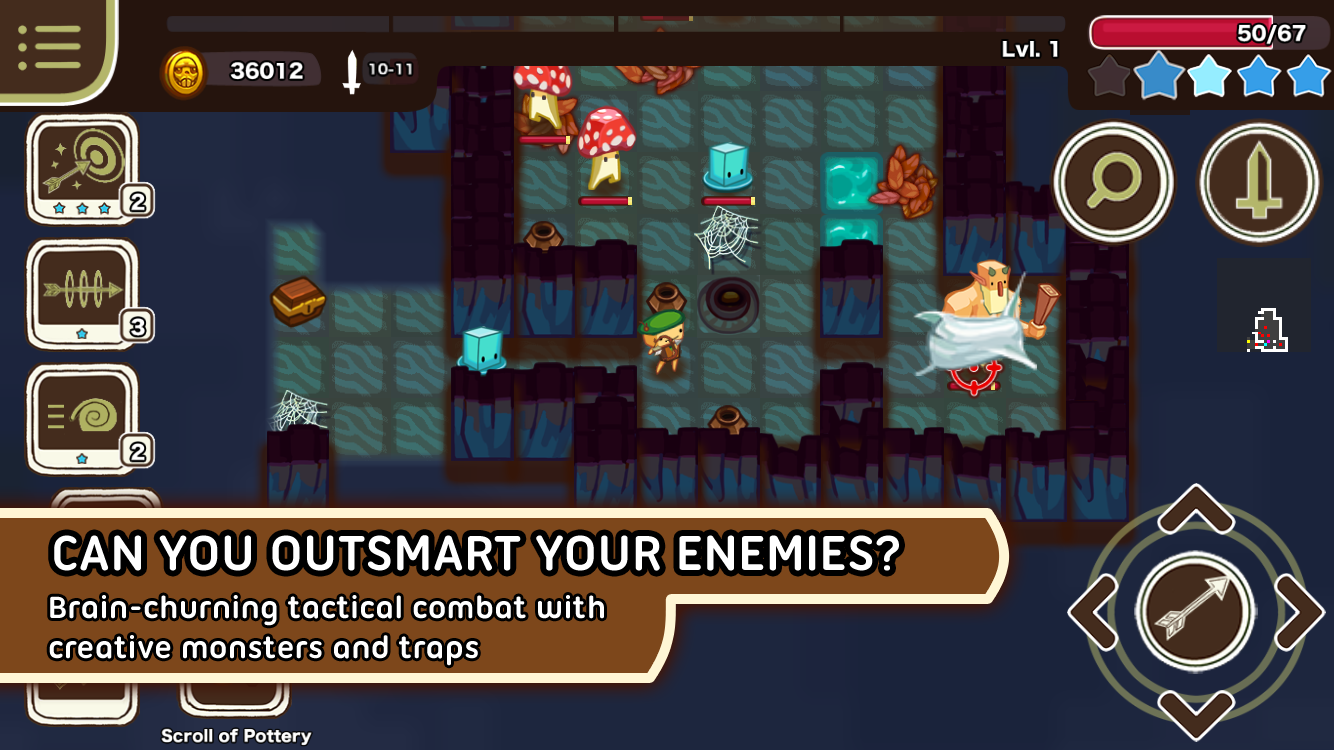Open the examine magnifier tool

point(1112,183)
